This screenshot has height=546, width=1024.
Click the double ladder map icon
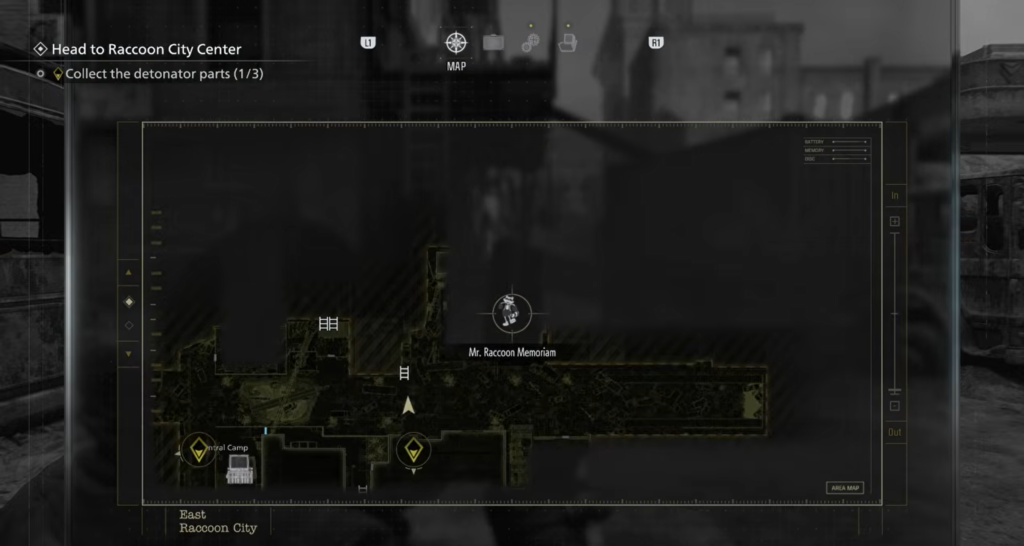(329, 323)
